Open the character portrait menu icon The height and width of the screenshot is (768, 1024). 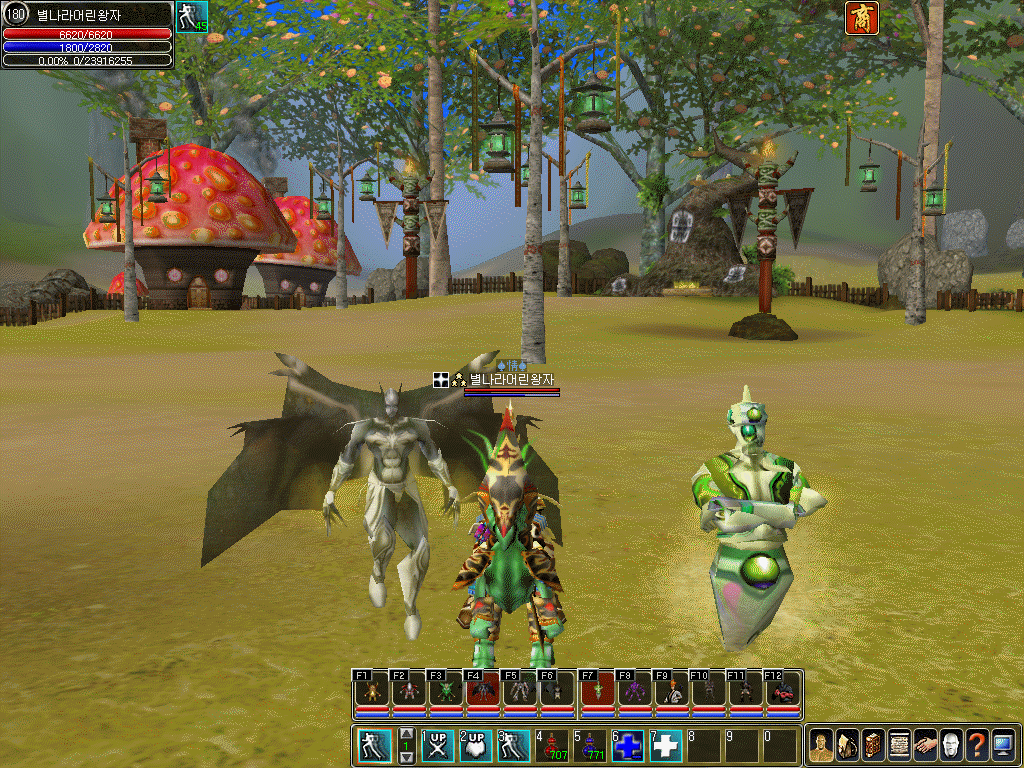pyautogui.click(x=820, y=745)
